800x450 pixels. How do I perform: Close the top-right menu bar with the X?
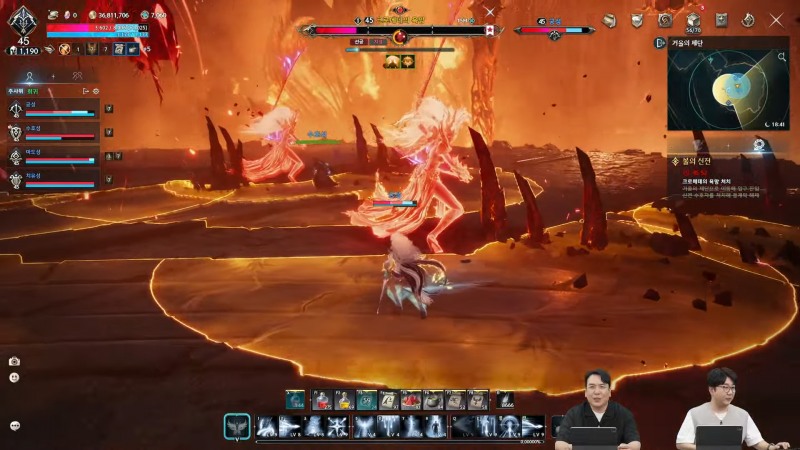click(776, 19)
